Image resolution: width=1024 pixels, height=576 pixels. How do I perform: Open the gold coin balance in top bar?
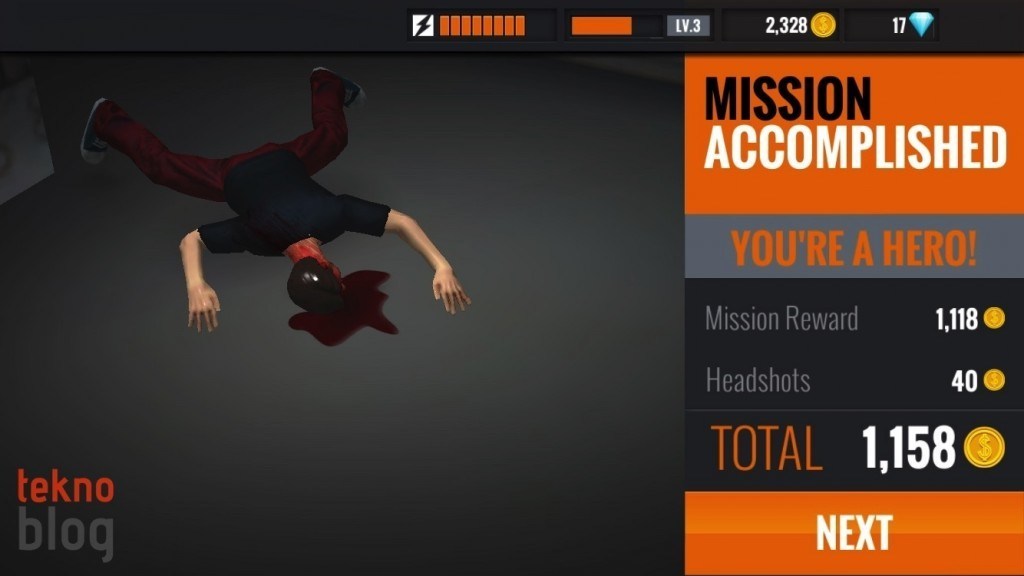[x=799, y=25]
